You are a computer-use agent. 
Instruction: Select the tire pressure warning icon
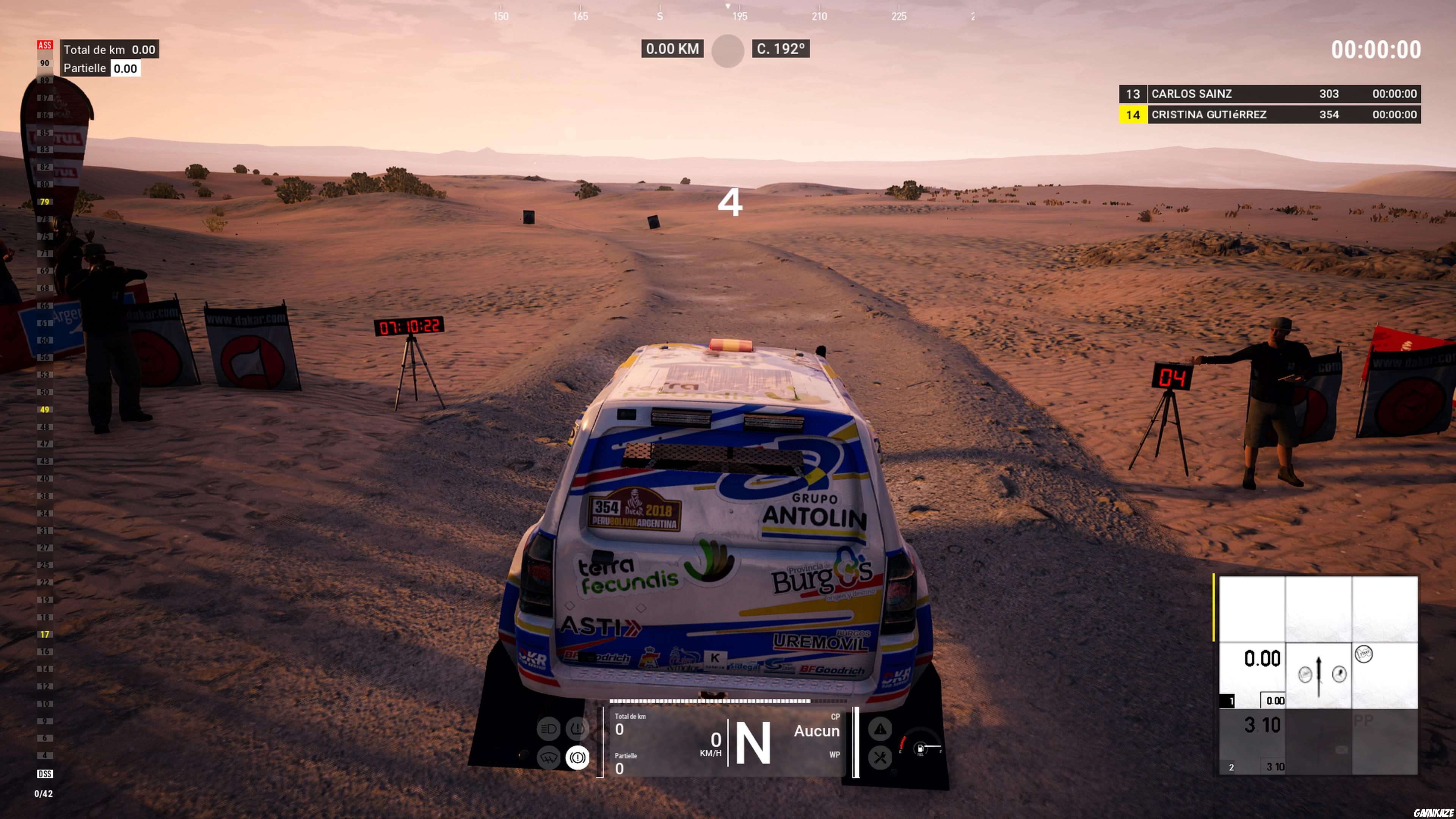pyautogui.click(x=578, y=728)
